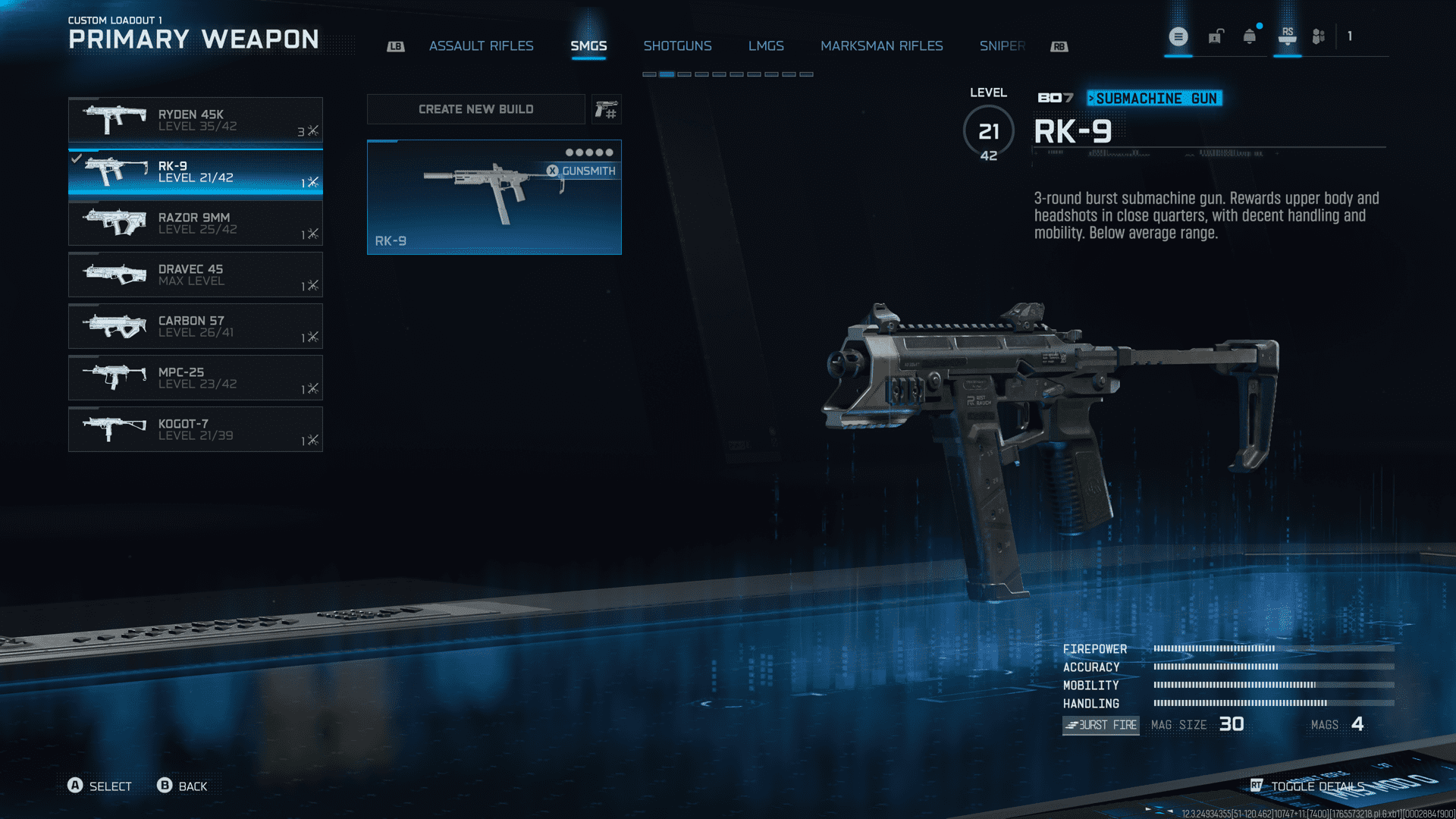Choose the Carbon 57 weapon entry
The image size is (1456, 819).
[195, 326]
